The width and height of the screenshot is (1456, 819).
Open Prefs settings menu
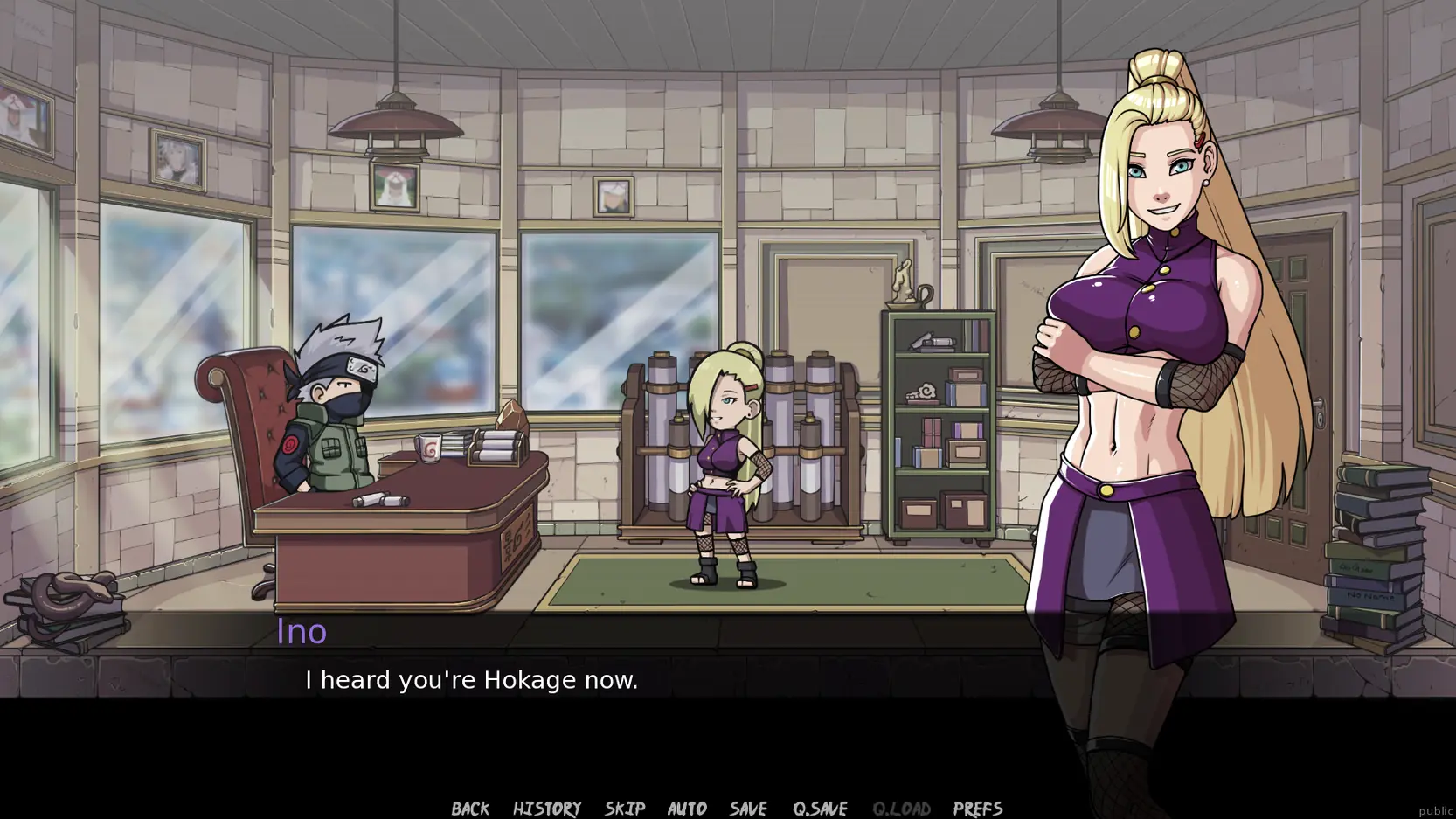(x=977, y=808)
